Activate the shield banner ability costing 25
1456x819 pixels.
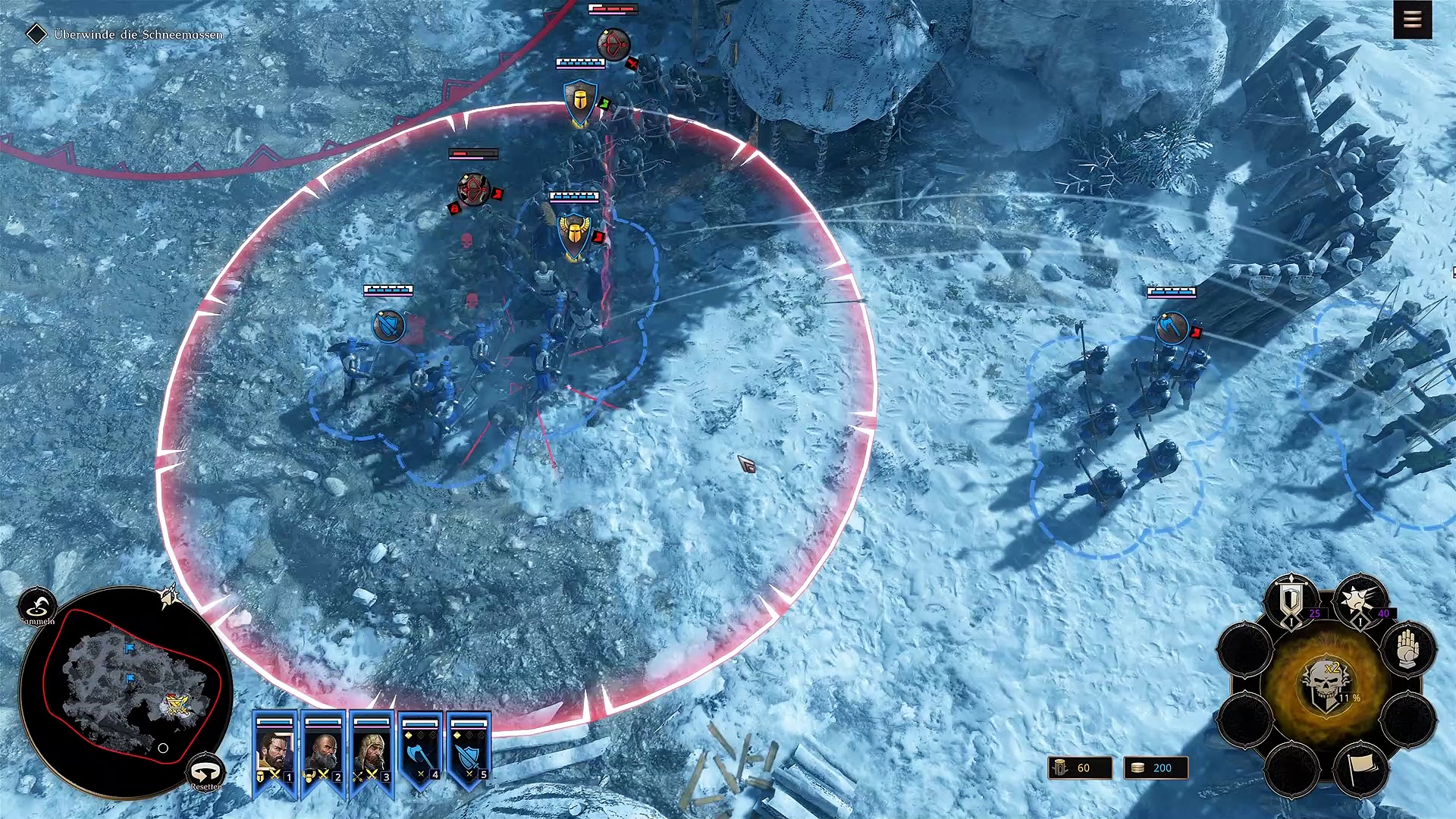(1291, 603)
